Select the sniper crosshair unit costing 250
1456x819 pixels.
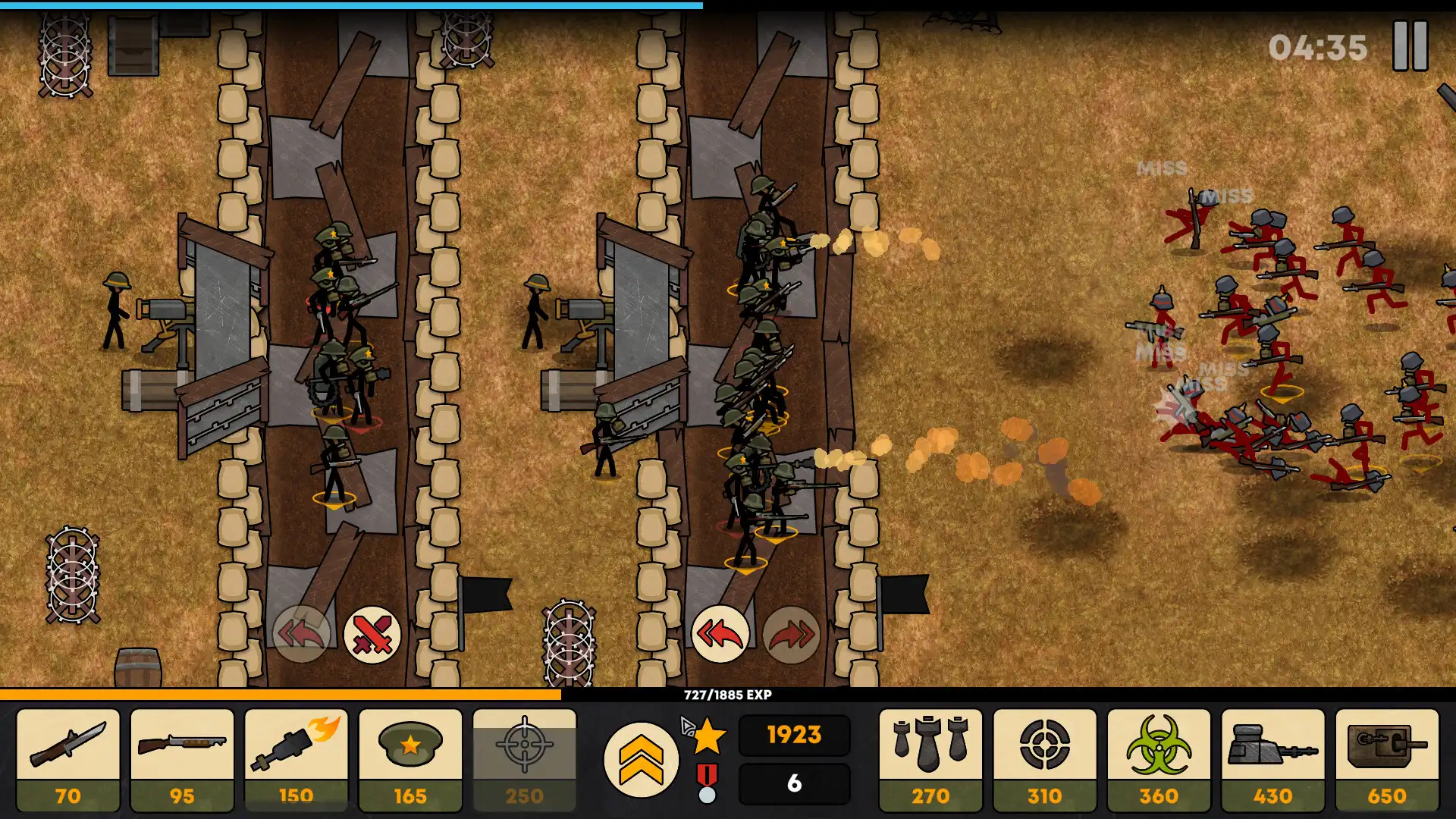(523, 758)
